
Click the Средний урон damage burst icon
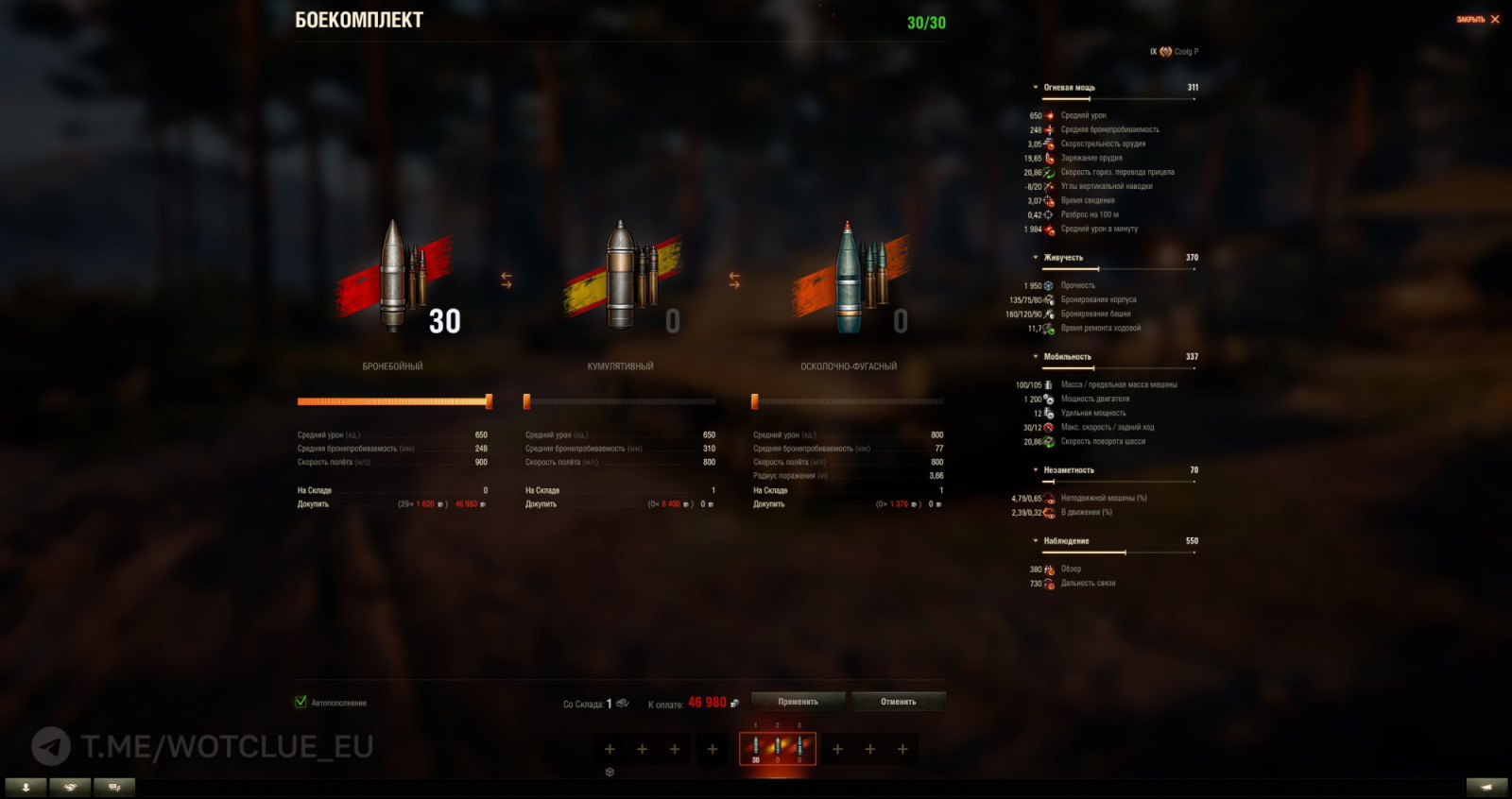(1051, 114)
